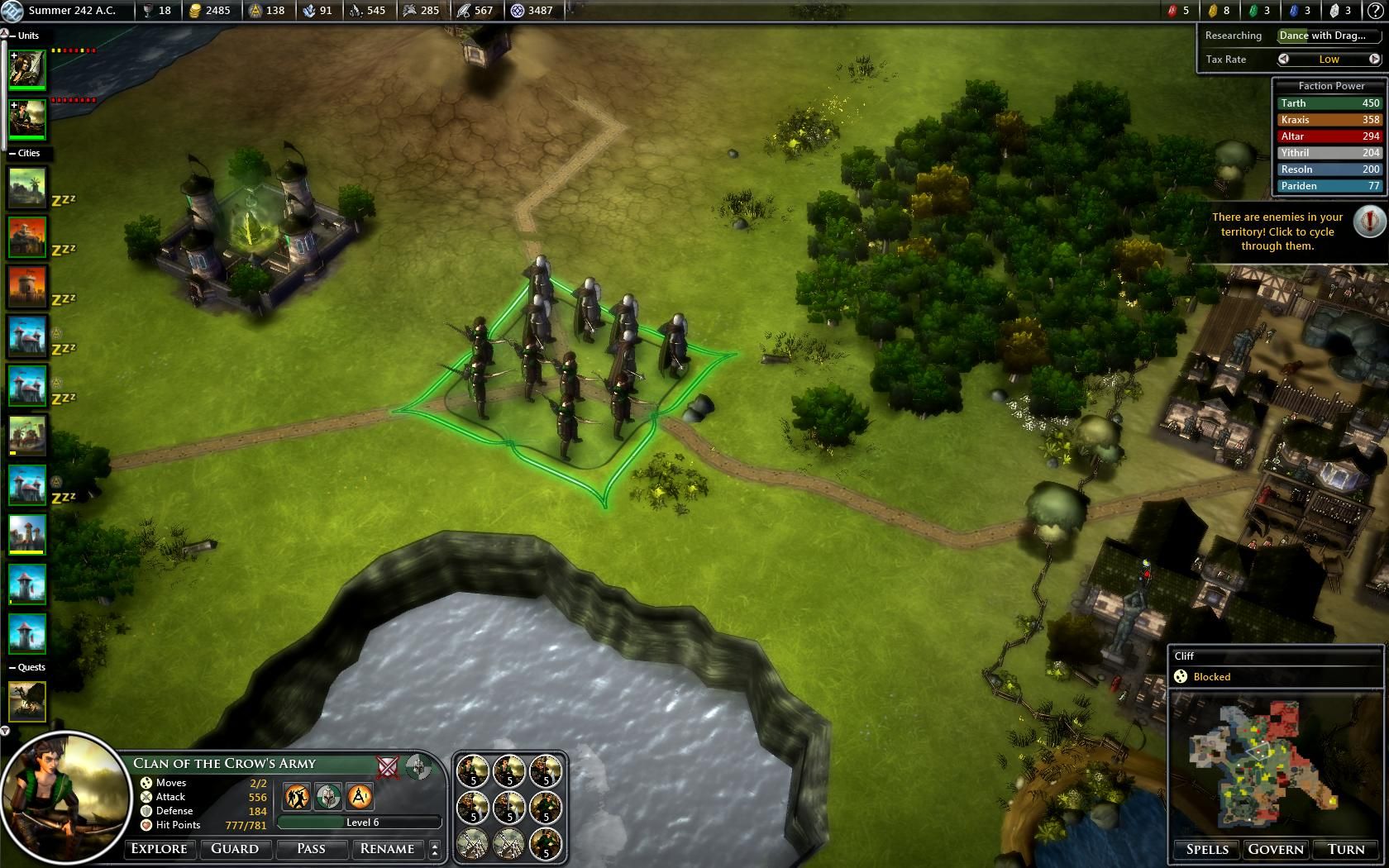Click the compass ability icon
The image size is (1389, 868).
[418, 766]
